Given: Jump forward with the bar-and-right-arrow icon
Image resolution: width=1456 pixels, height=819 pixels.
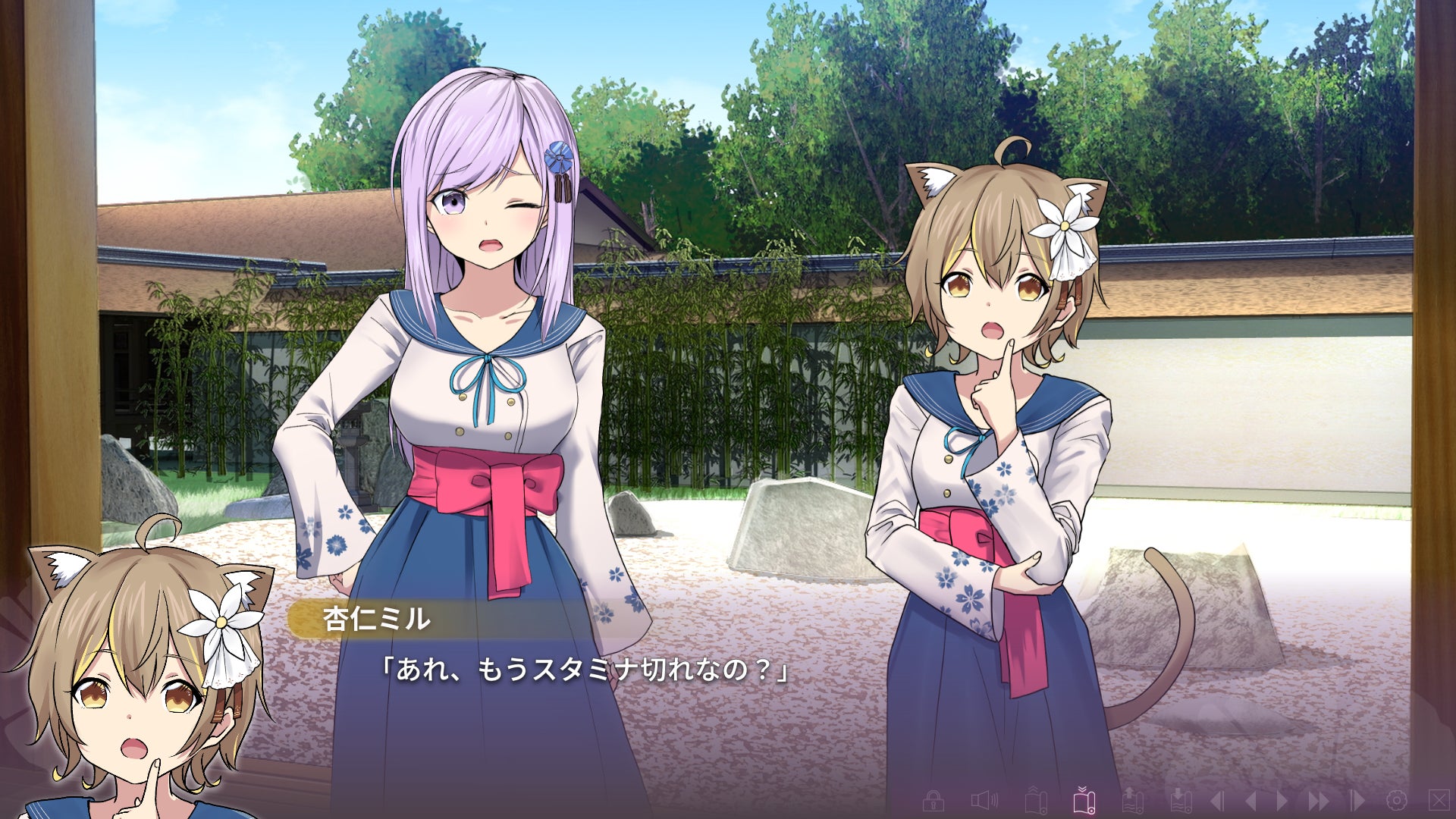Looking at the screenshot, I should click(x=1357, y=800).
